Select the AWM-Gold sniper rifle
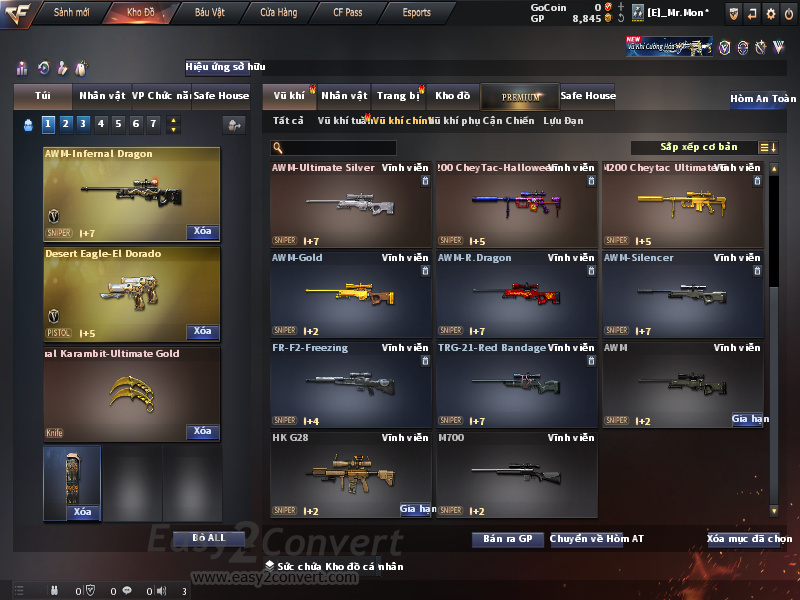800x600 pixels. pyautogui.click(x=351, y=294)
